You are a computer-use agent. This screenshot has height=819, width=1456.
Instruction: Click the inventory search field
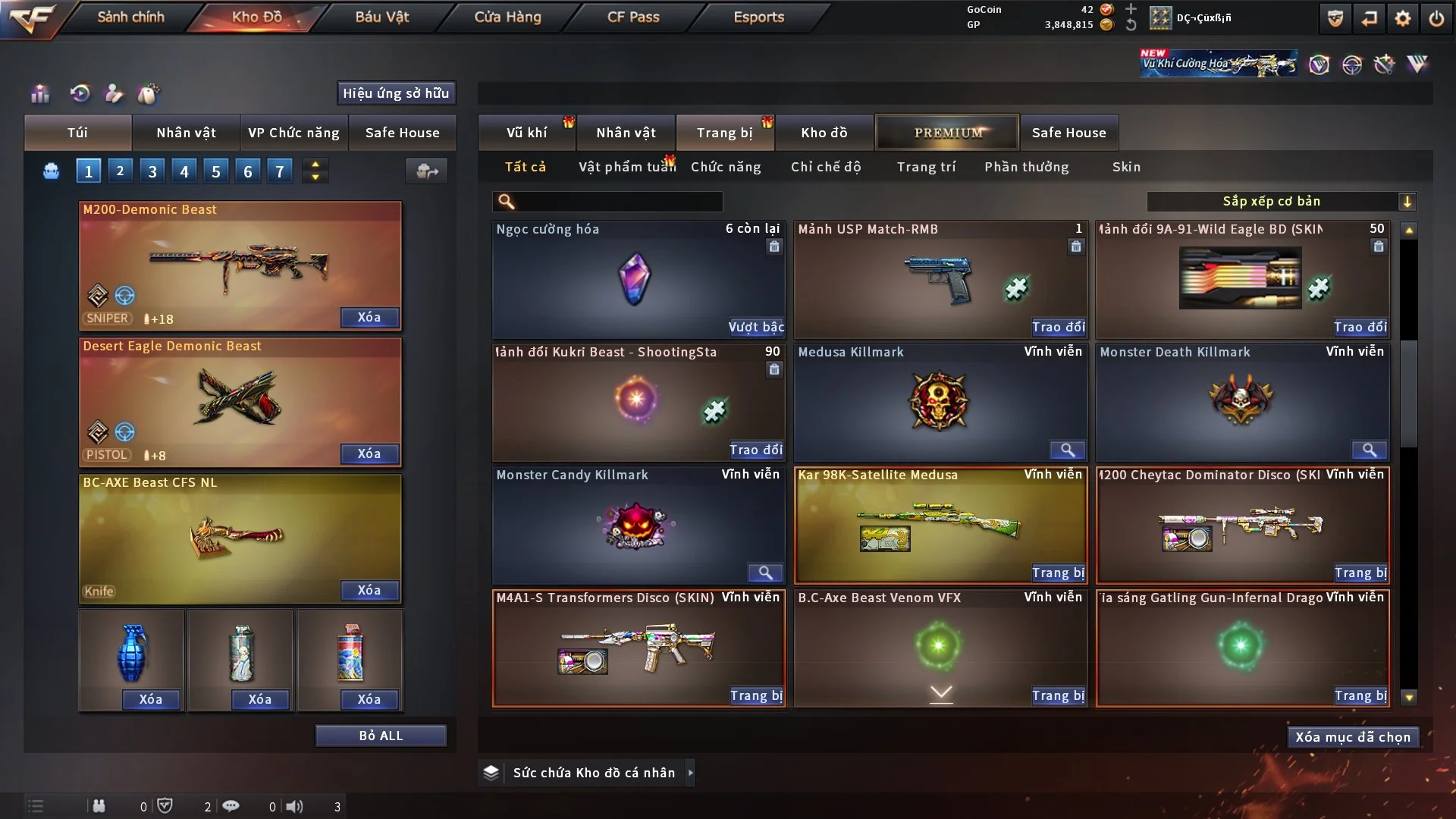click(x=618, y=201)
